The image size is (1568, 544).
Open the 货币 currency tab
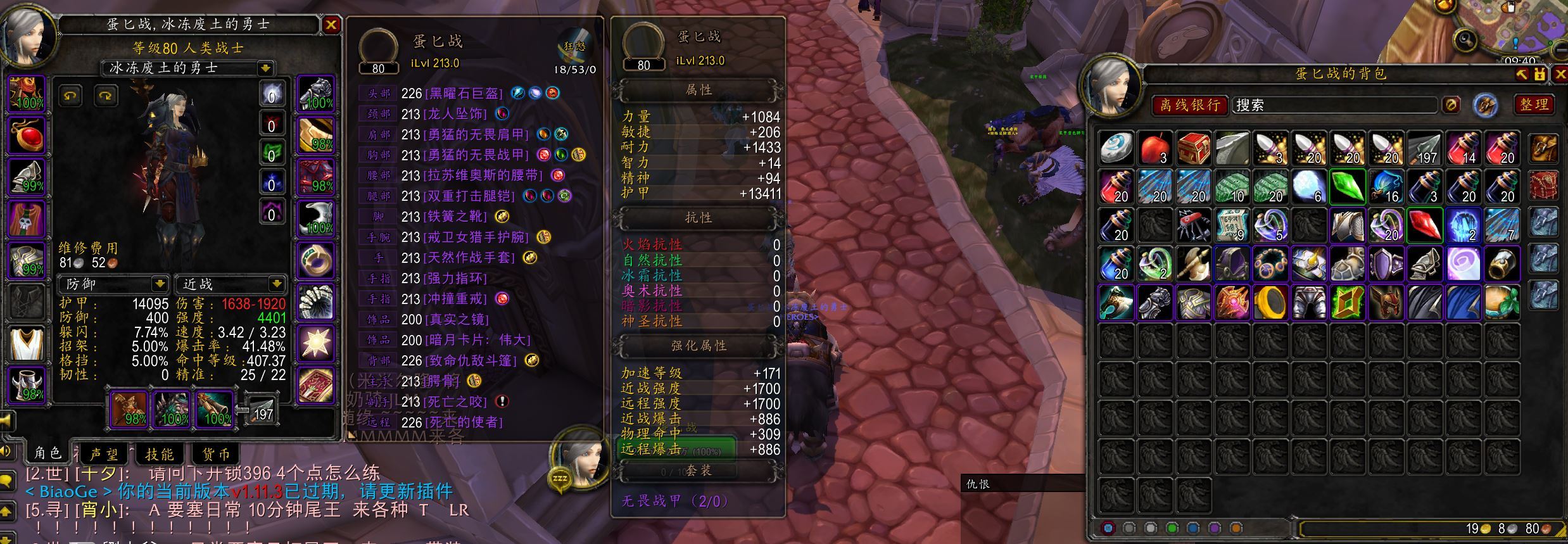point(215,454)
